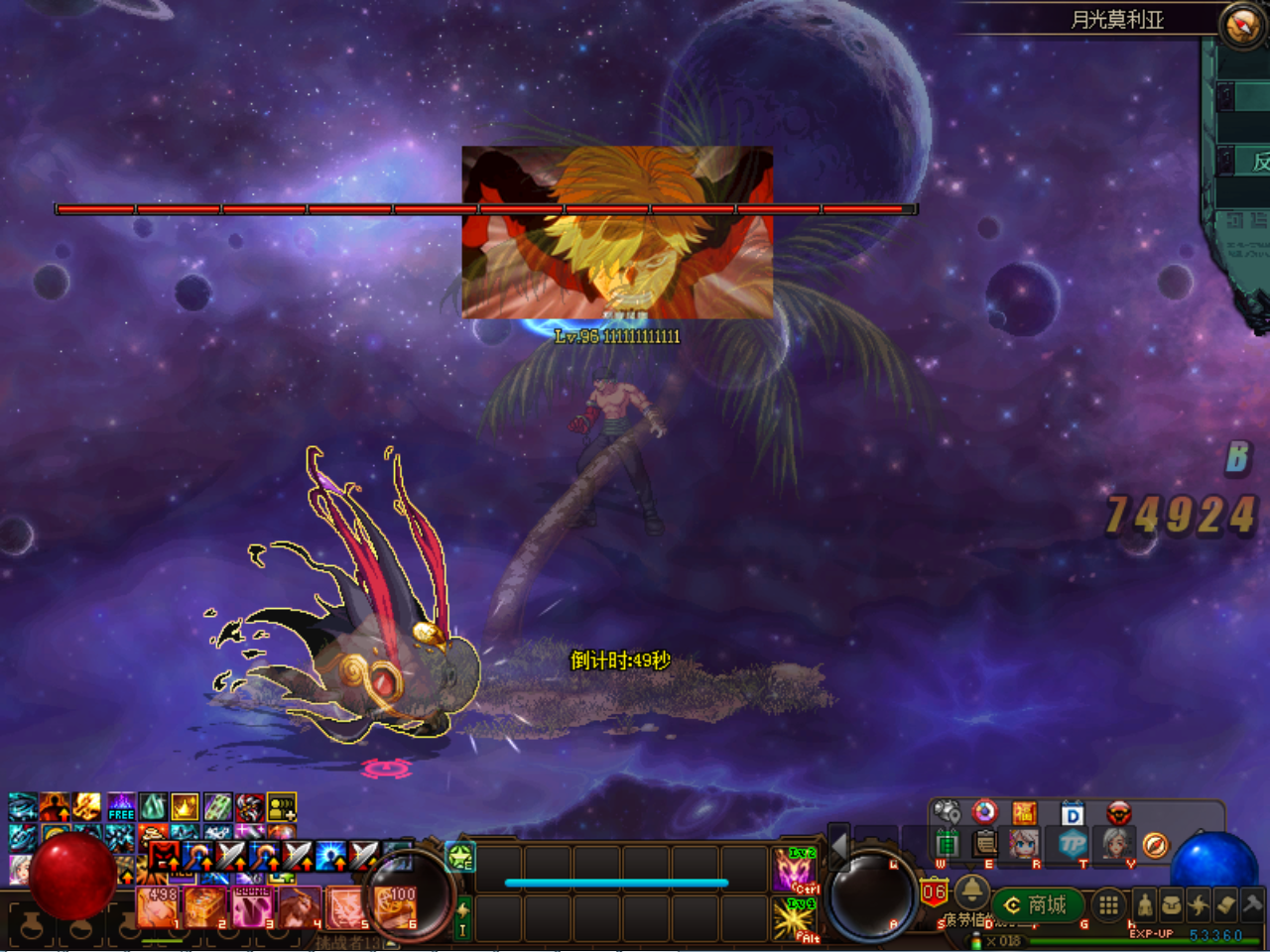
Task: Click the green star icon marked E
Action: point(460,856)
